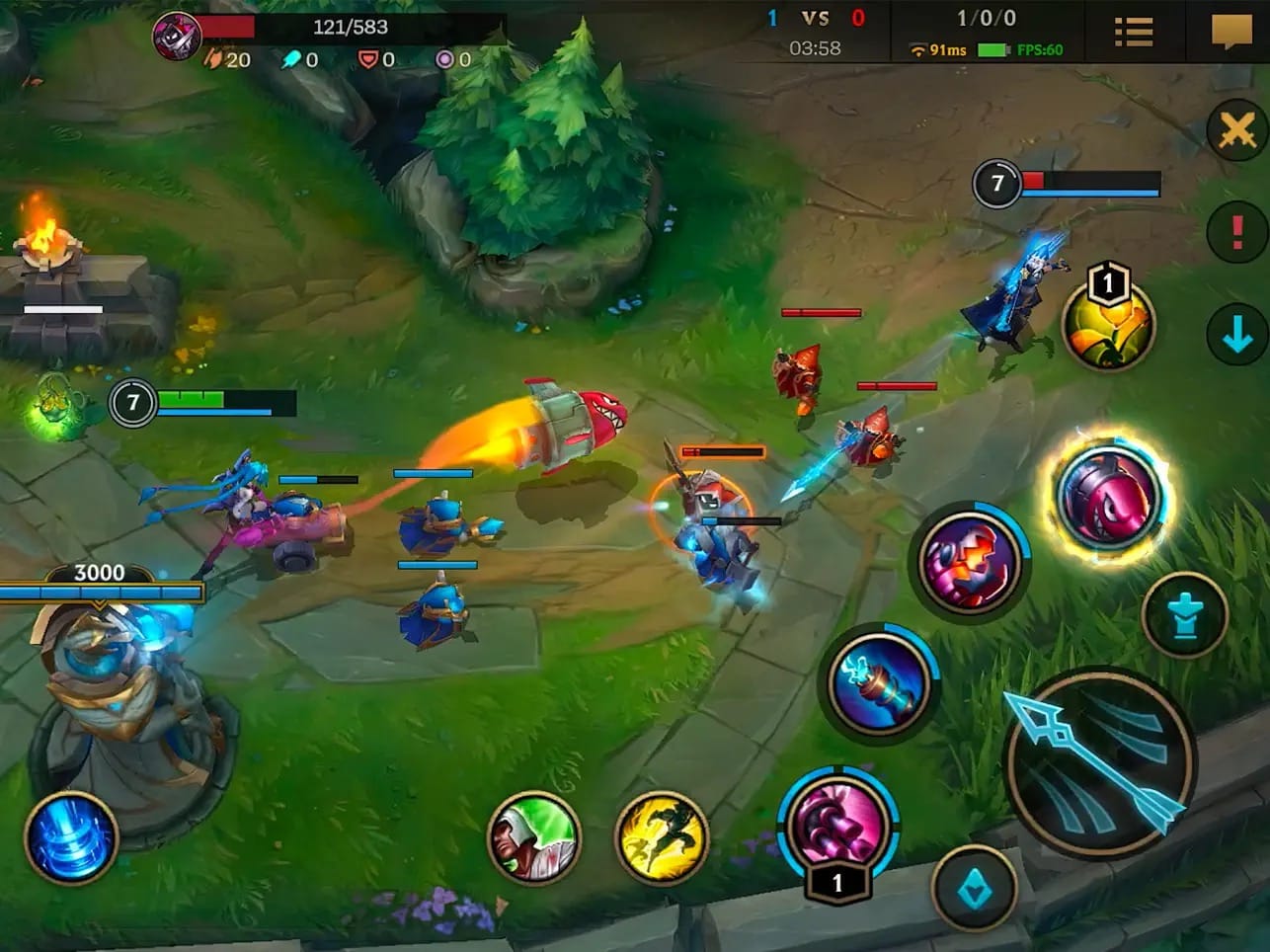Open the scoreboard list icon
1270x952 pixels.
pyautogui.click(x=1133, y=33)
